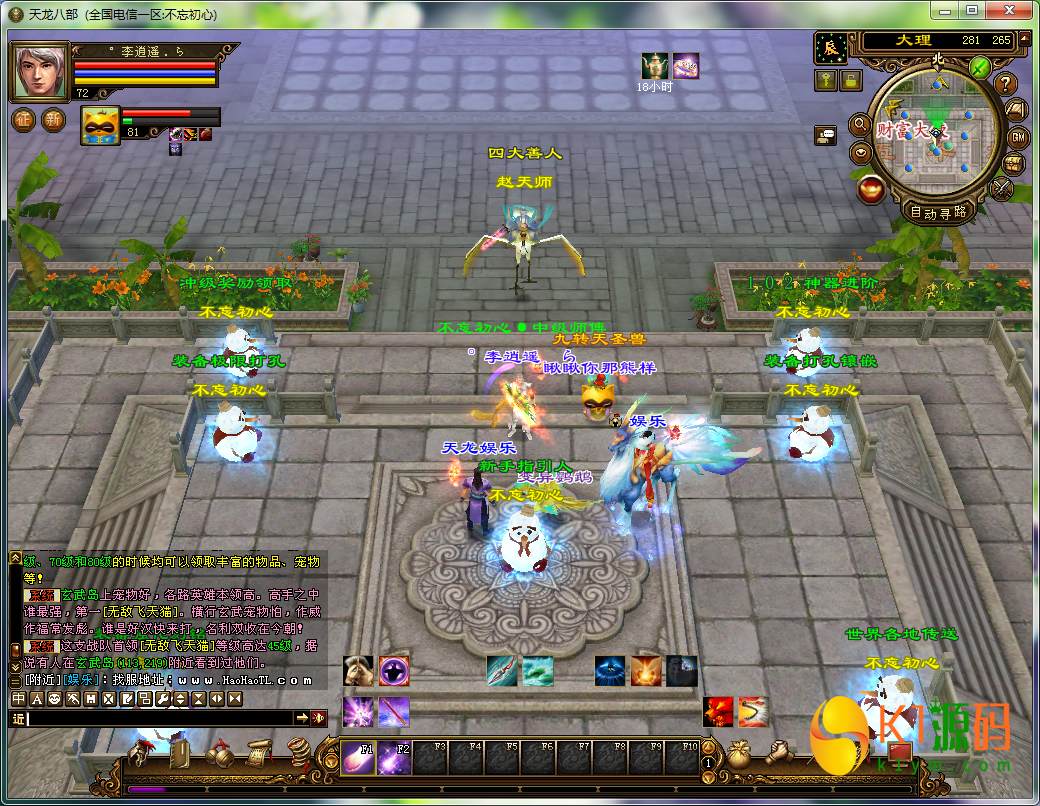Open the chat bubble icon left of minimap
This screenshot has height=806, width=1040.
(x=825, y=136)
